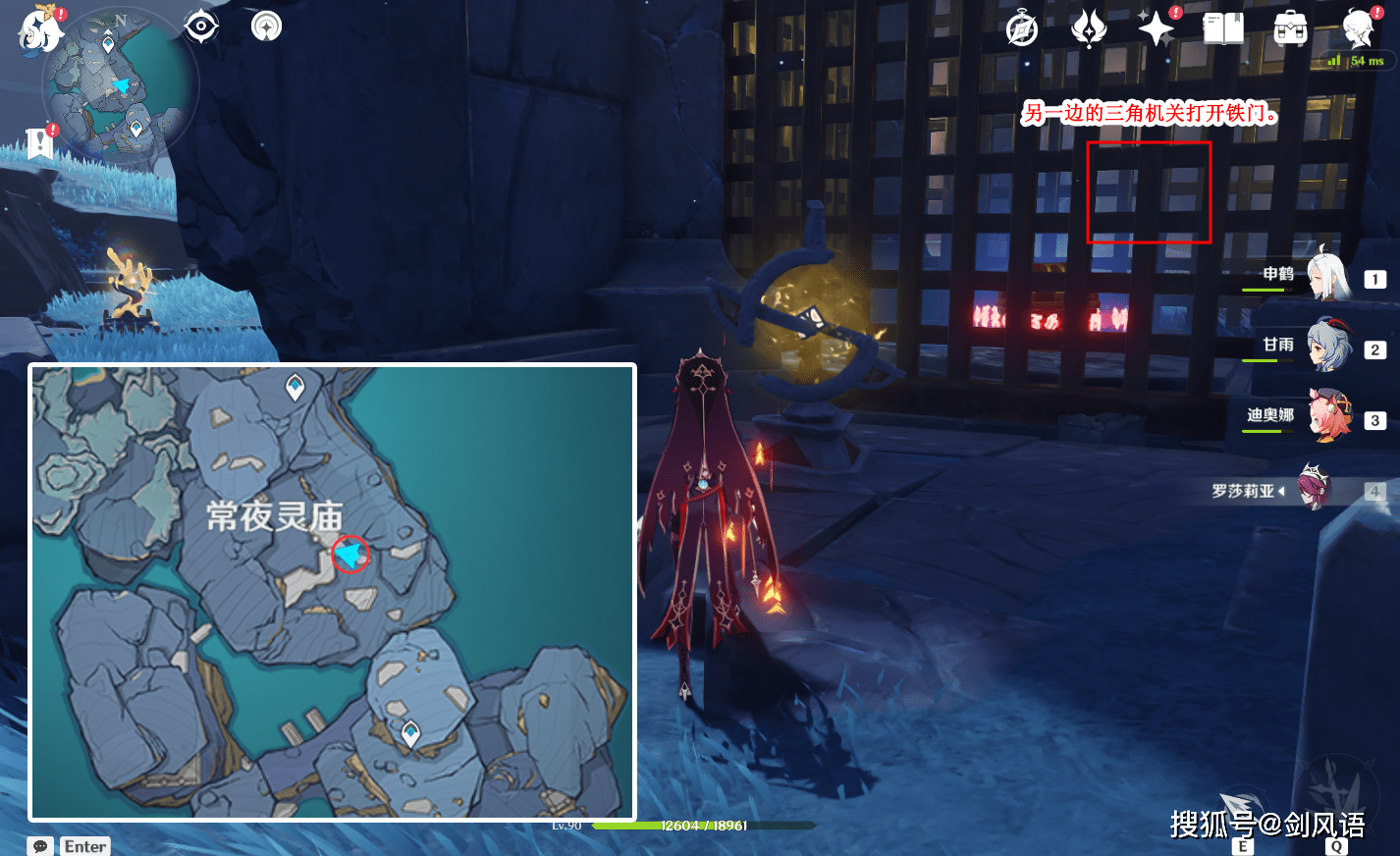Open the circular minimap
The height and width of the screenshot is (856, 1400).
pos(120,85)
